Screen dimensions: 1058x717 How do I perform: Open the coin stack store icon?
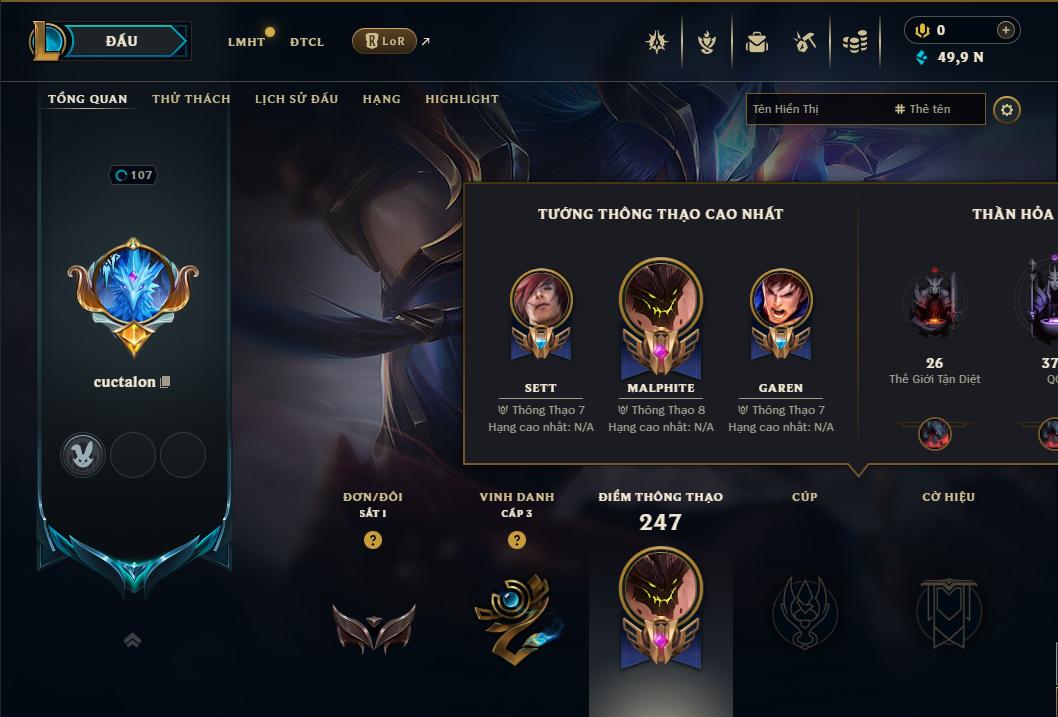(855, 42)
